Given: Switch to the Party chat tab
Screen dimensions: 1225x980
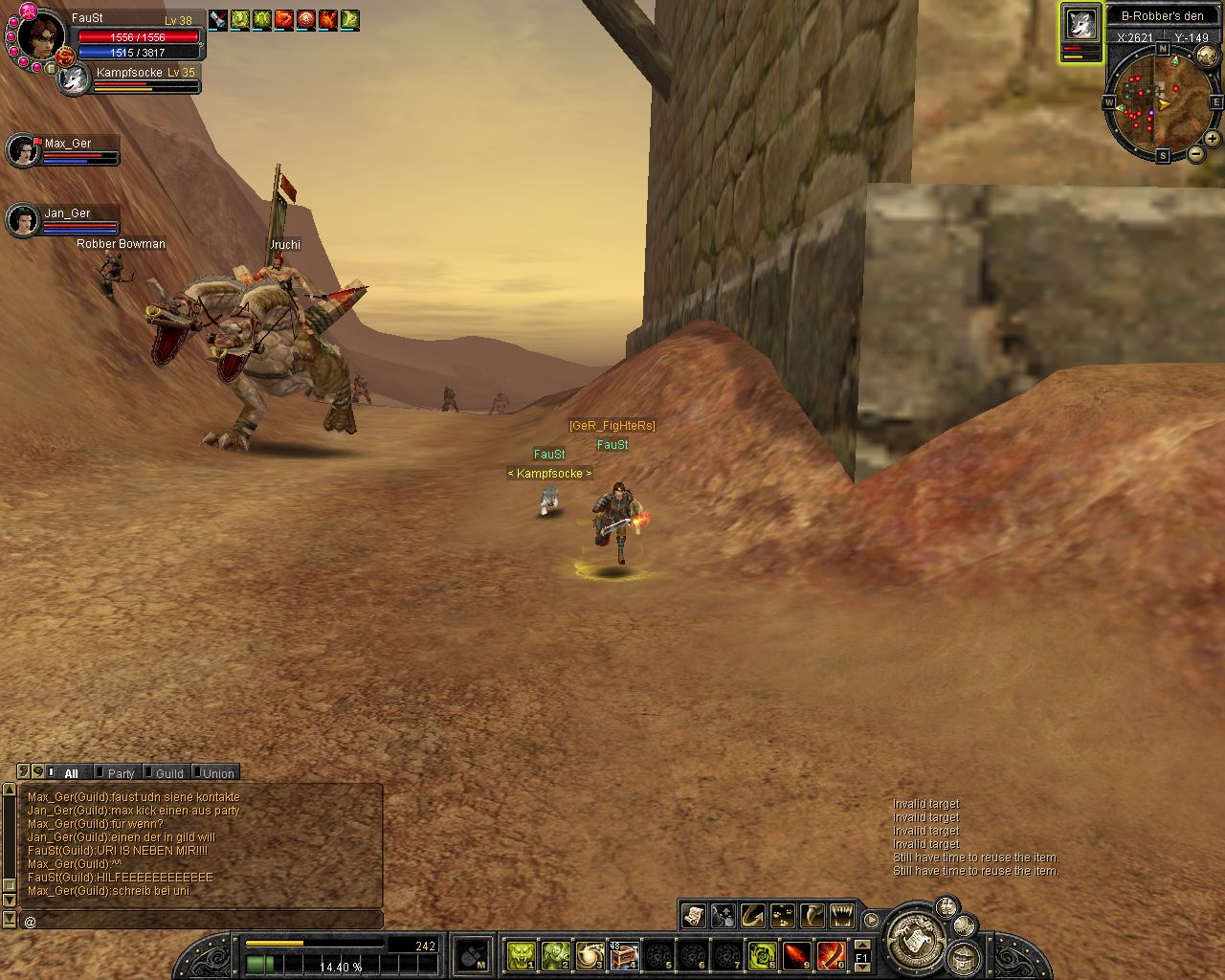Looking at the screenshot, I should (x=120, y=773).
